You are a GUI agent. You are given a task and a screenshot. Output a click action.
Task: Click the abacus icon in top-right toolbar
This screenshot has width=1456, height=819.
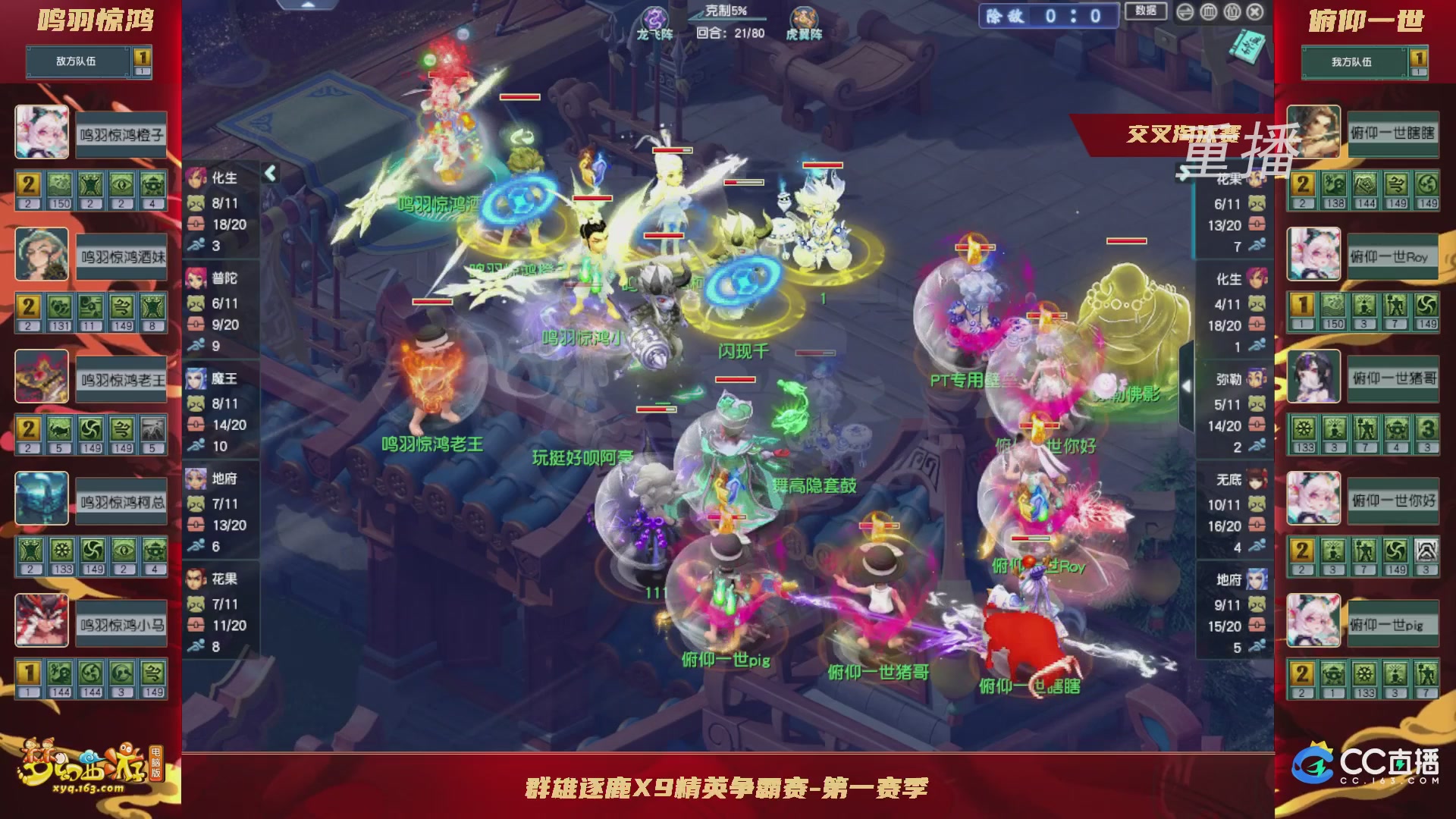tap(1207, 11)
